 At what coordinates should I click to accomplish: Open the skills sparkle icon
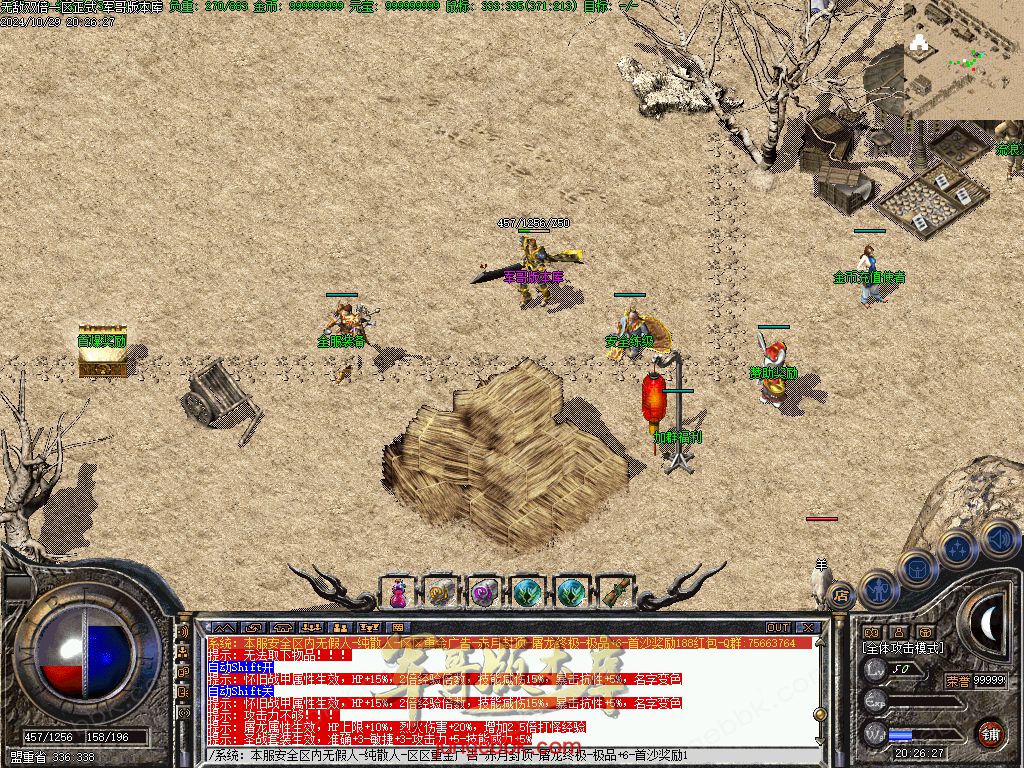tap(957, 549)
